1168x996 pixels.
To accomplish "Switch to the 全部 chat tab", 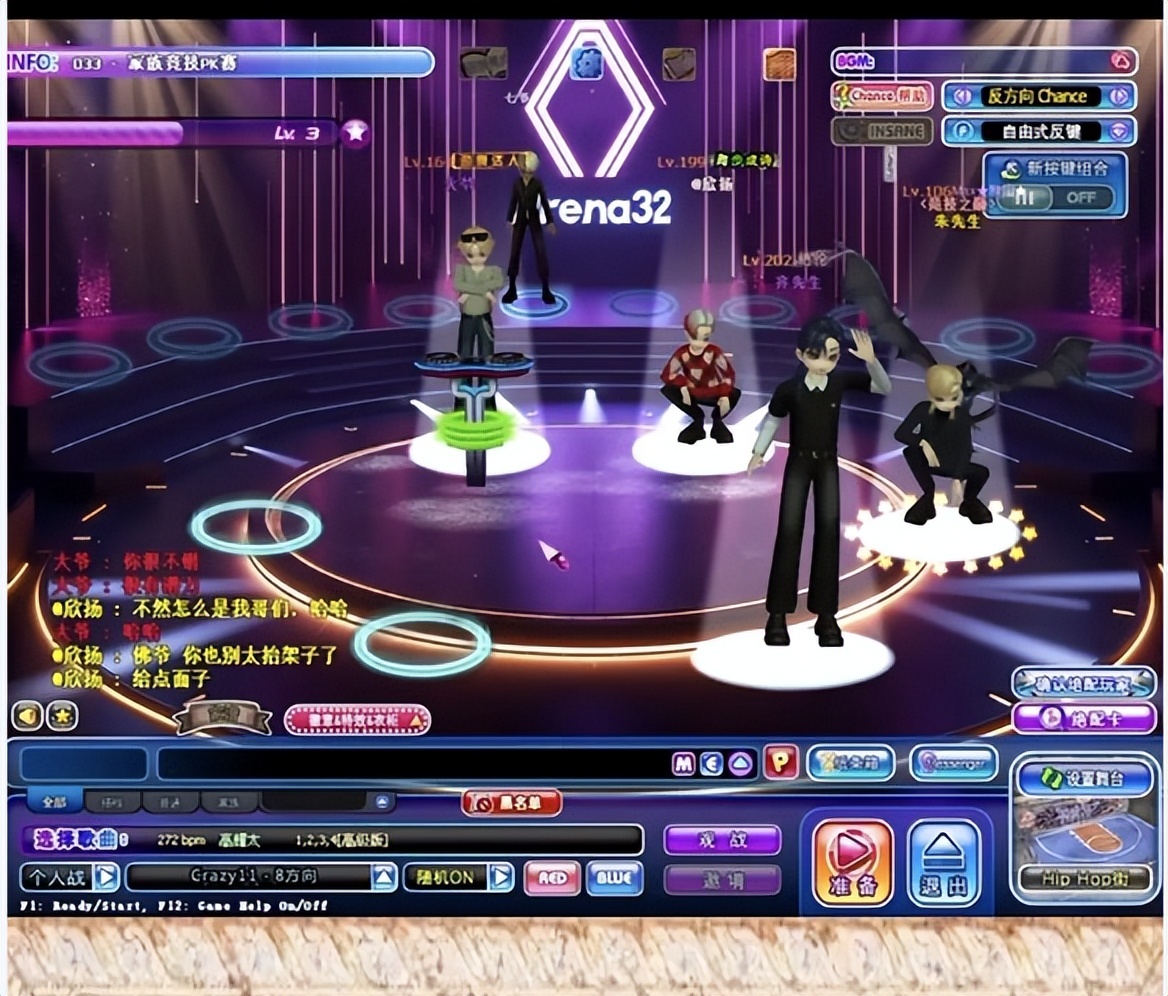I will pyautogui.click(x=55, y=802).
